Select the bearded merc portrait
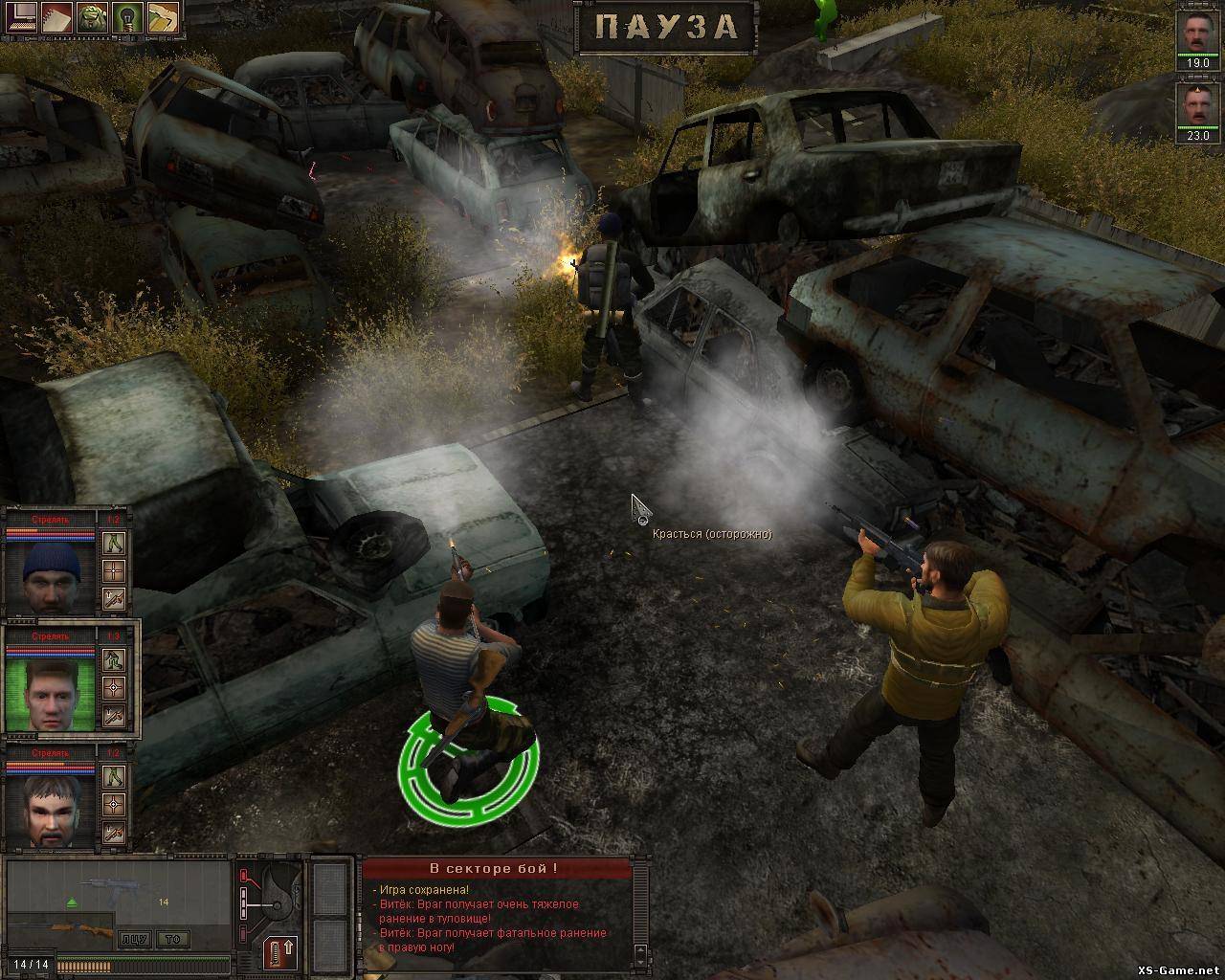The width and height of the screenshot is (1225, 980). pyautogui.click(x=50, y=810)
